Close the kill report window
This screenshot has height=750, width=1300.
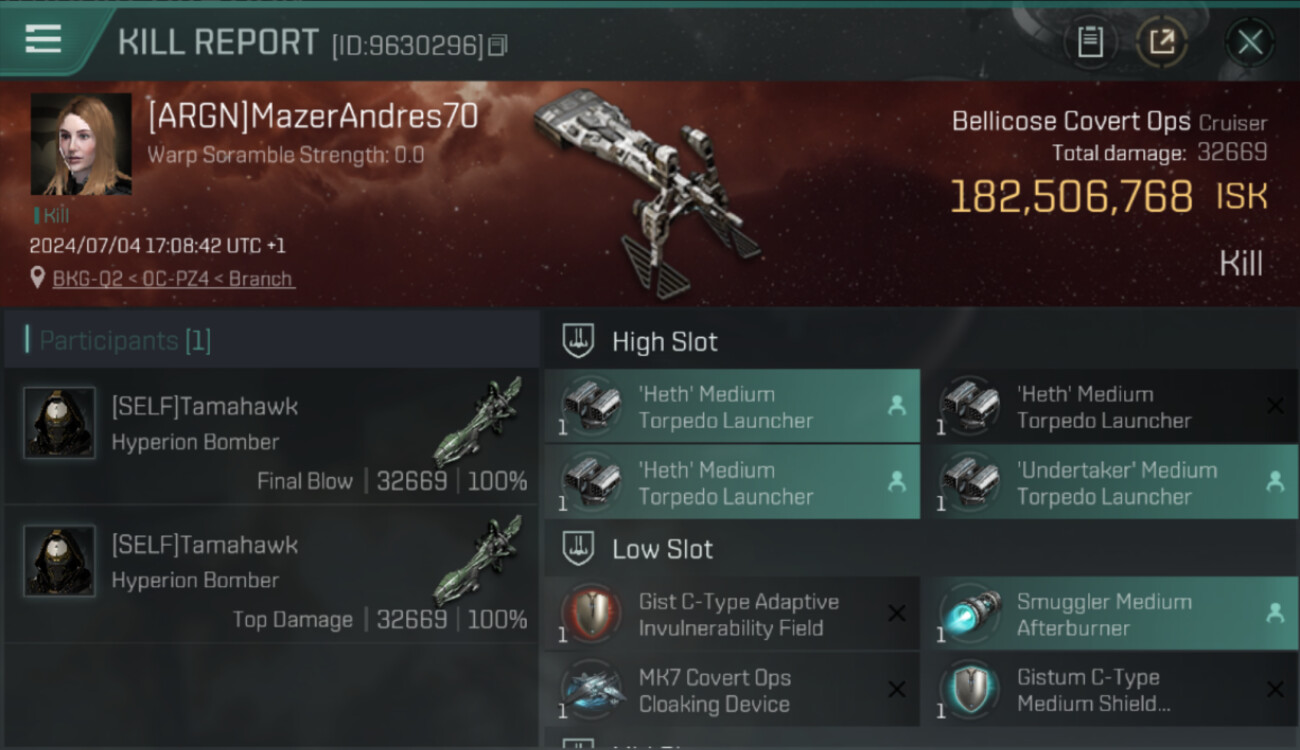[x=1250, y=42]
